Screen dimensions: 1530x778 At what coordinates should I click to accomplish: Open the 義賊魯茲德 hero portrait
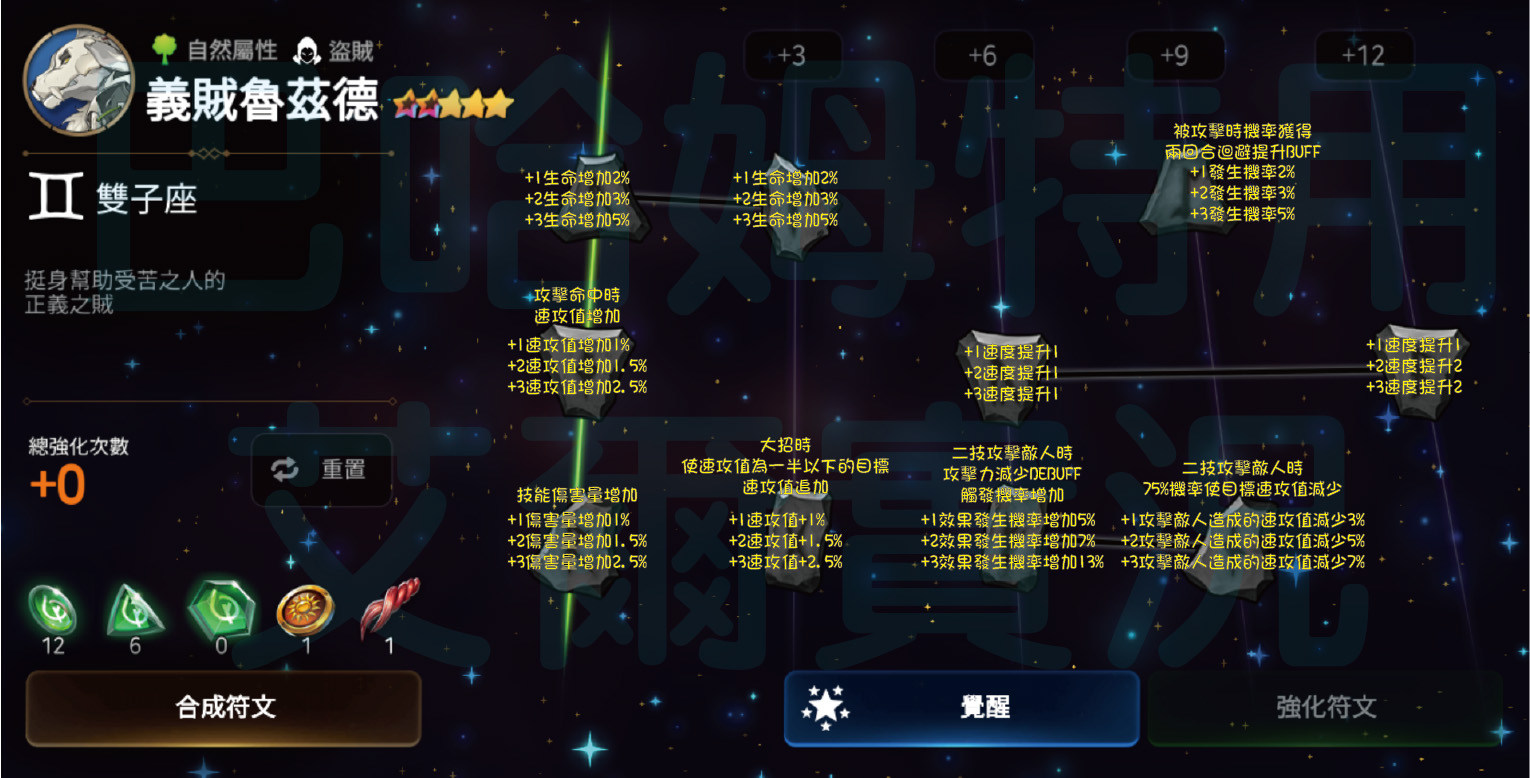click(x=78, y=78)
